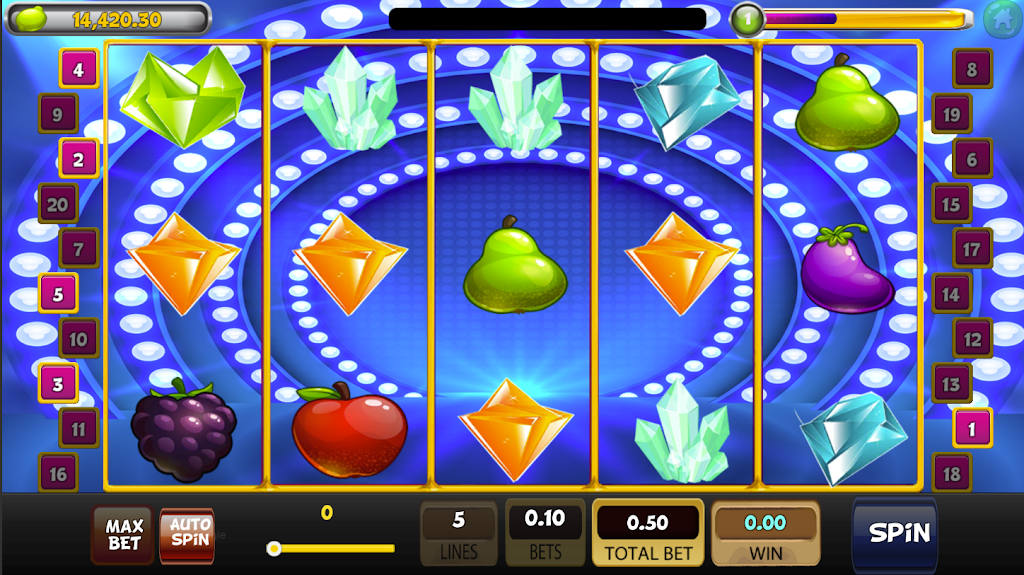Highlight payline number 18
Viewport: 1024px width, 575px height.
coord(951,473)
